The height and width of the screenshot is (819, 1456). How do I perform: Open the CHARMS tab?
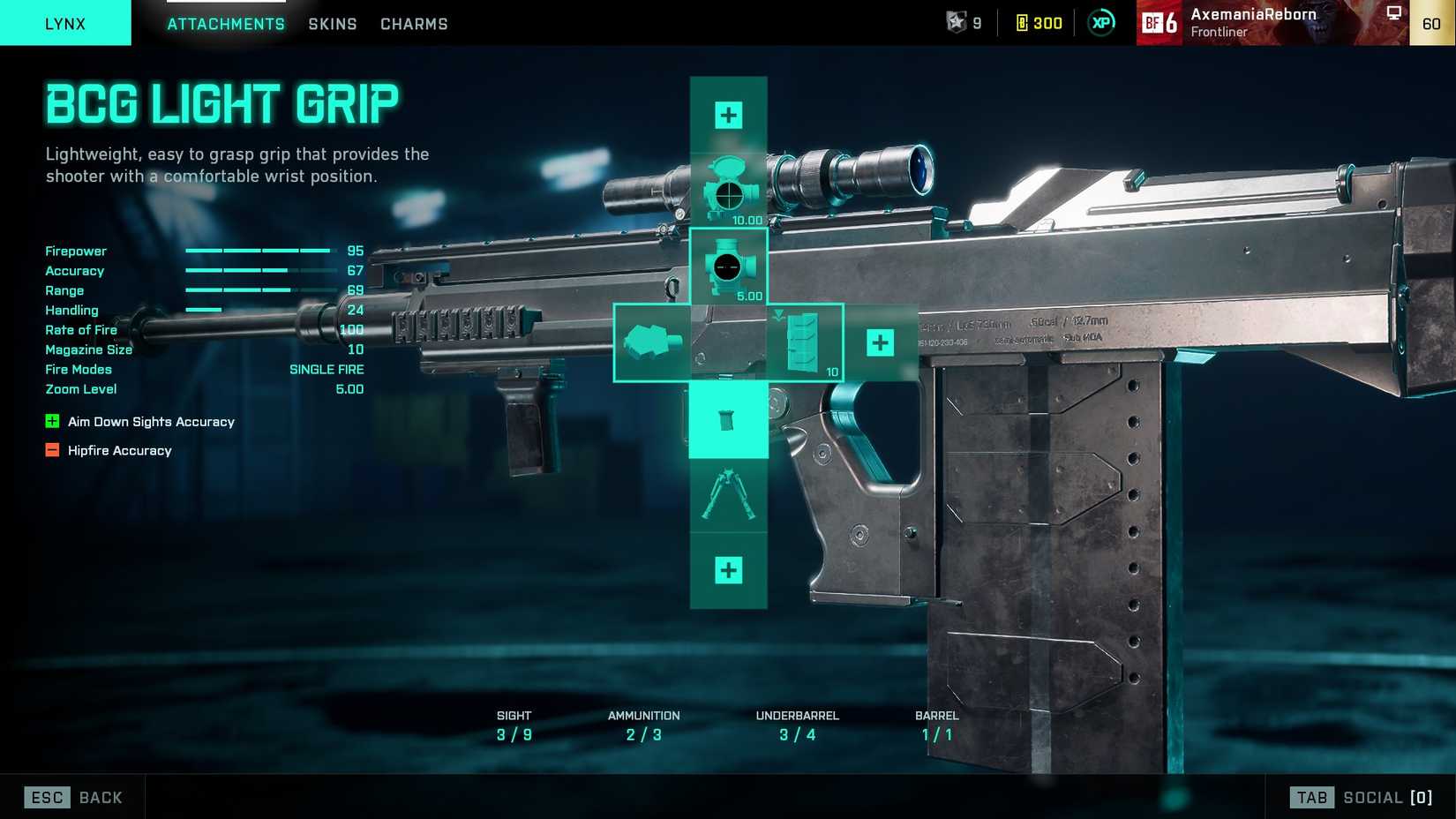coord(414,24)
